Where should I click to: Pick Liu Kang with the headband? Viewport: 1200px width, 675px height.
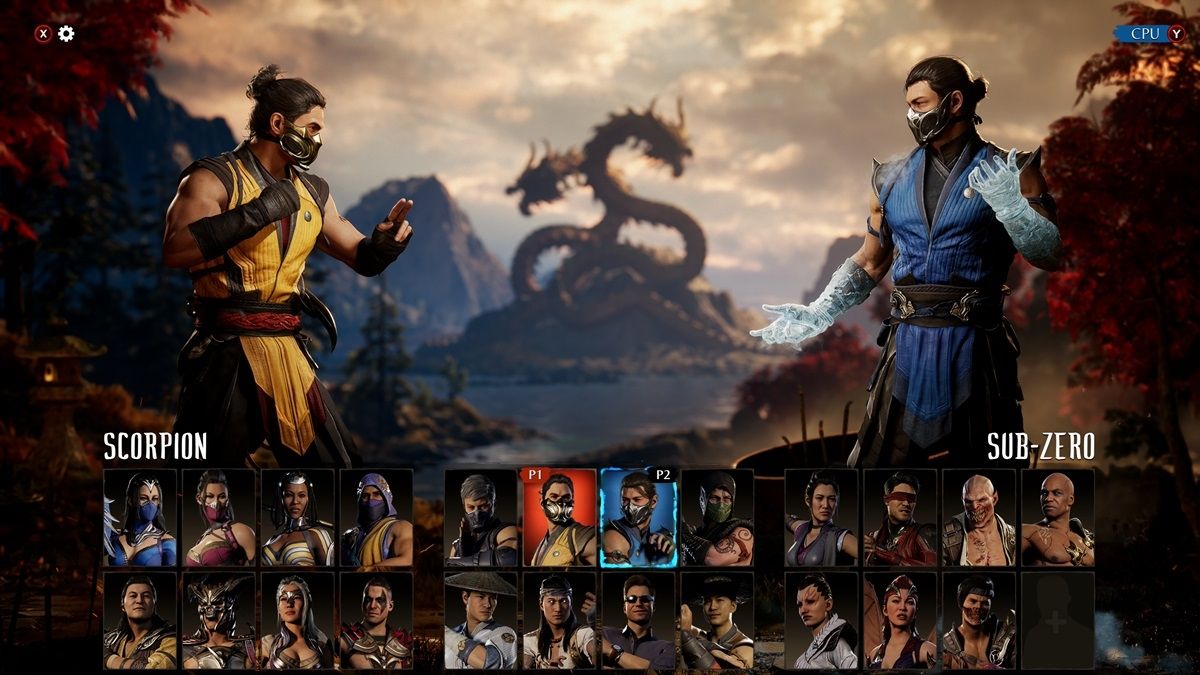click(x=559, y=620)
